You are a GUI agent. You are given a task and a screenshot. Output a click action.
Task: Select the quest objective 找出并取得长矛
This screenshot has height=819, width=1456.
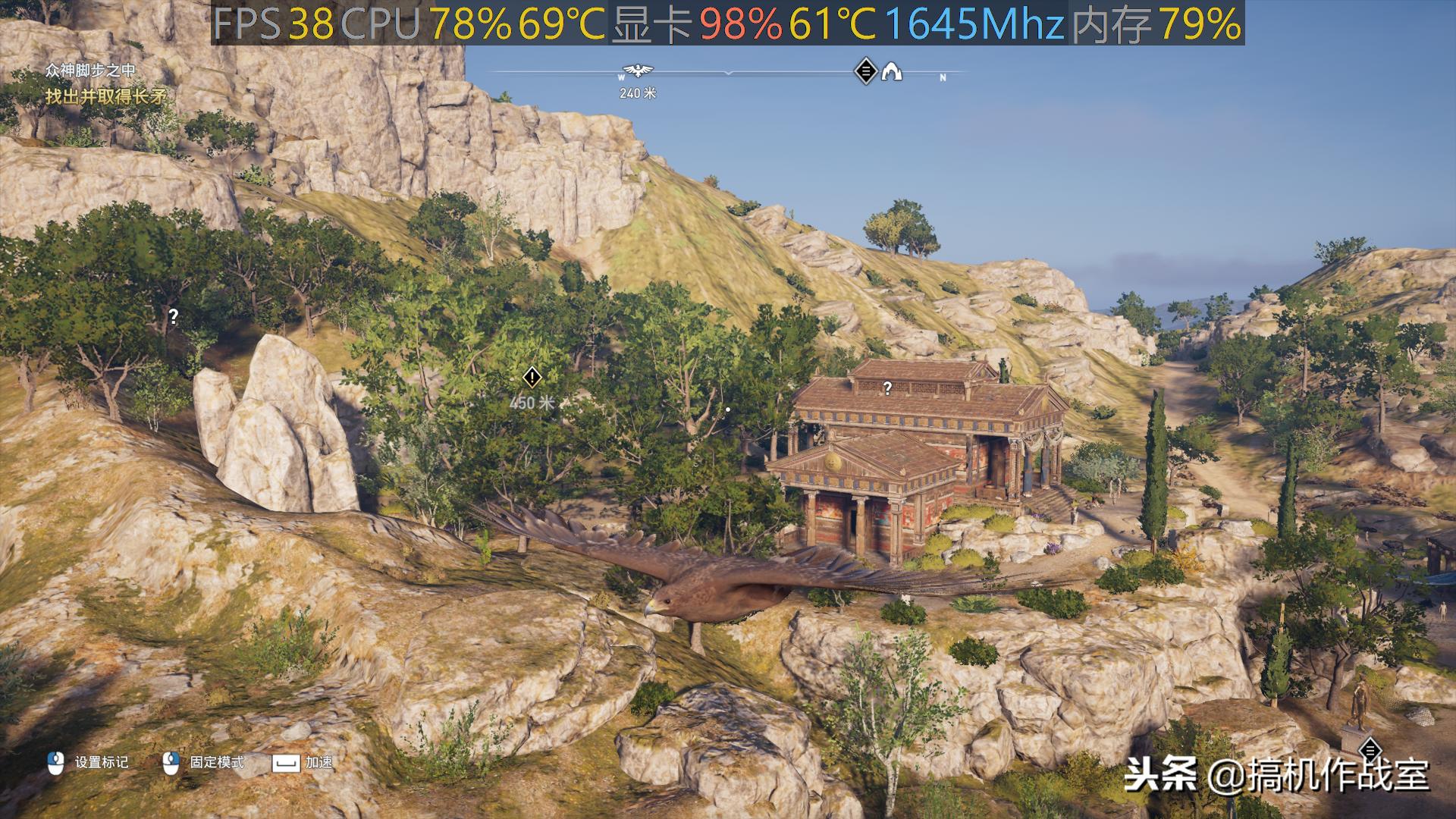105,96
